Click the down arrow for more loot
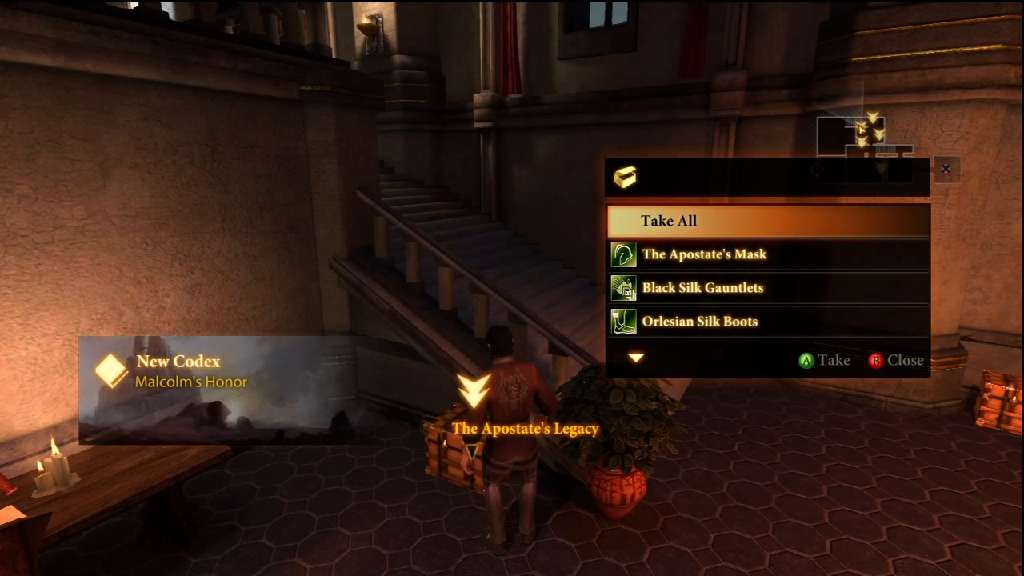This screenshot has width=1024, height=576. pos(636,357)
